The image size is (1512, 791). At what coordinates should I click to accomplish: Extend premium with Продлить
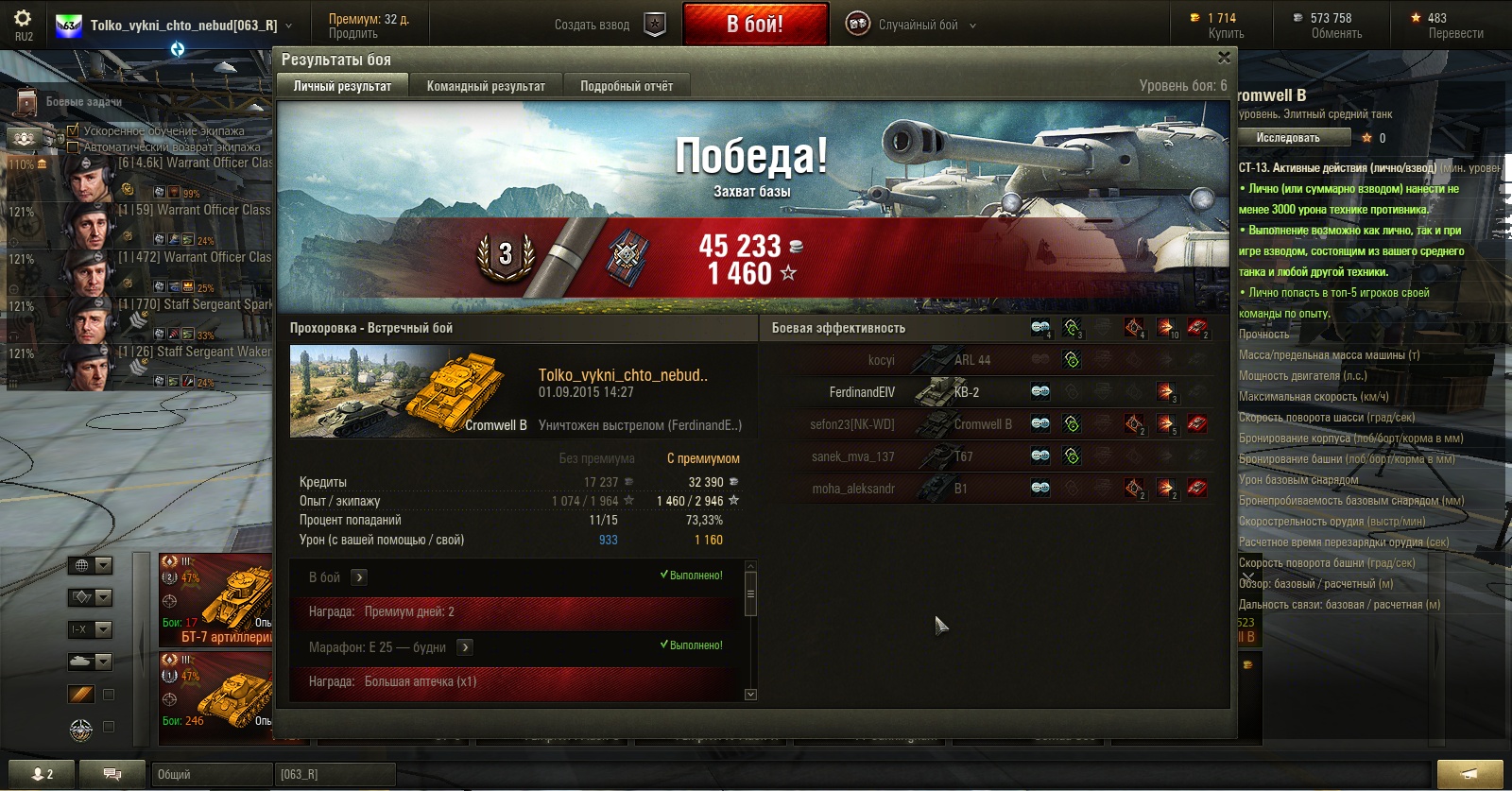352,34
